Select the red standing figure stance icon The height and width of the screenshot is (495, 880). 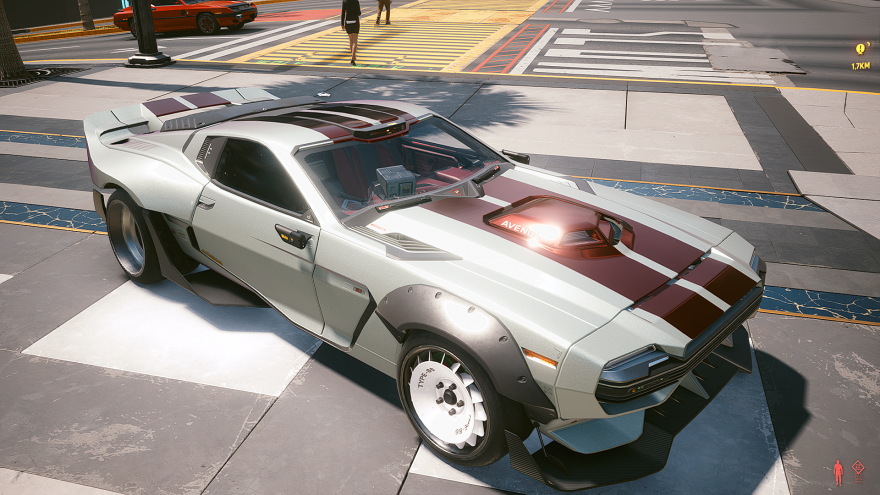point(838,471)
